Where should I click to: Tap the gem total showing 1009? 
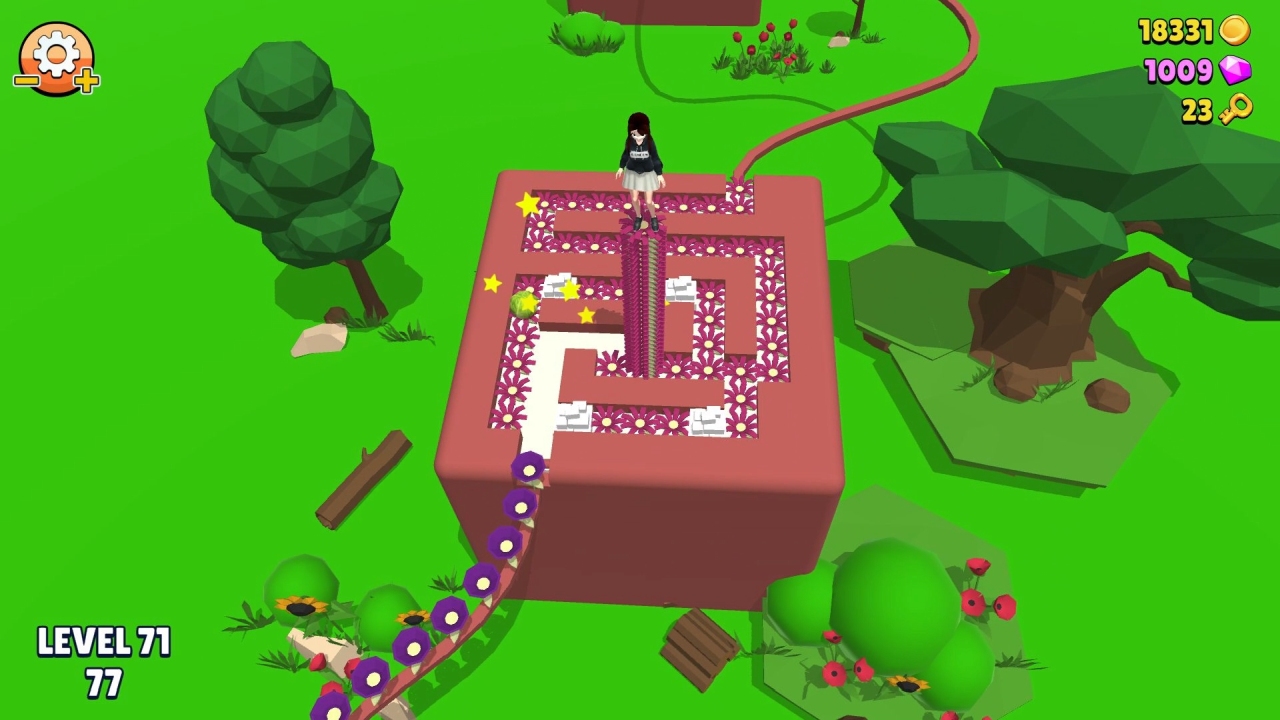click(x=1180, y=71)
